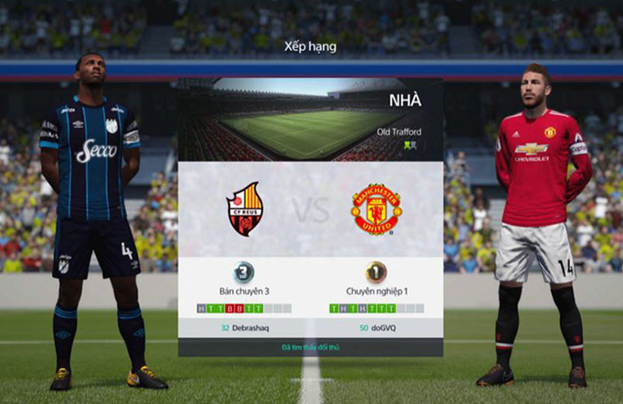View doGVQ's player row
This screenshot has height=404, width=623.
click(x=376, y=327)
